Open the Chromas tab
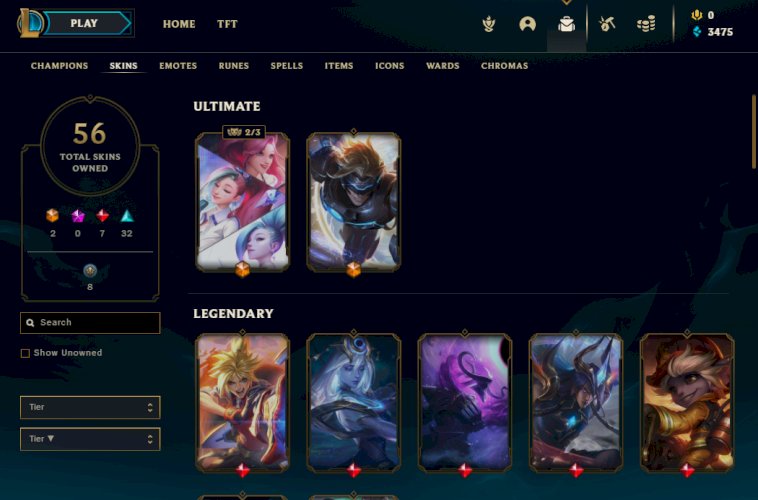Viewport: 758px width, 500px height. click(x=504, y=66)
